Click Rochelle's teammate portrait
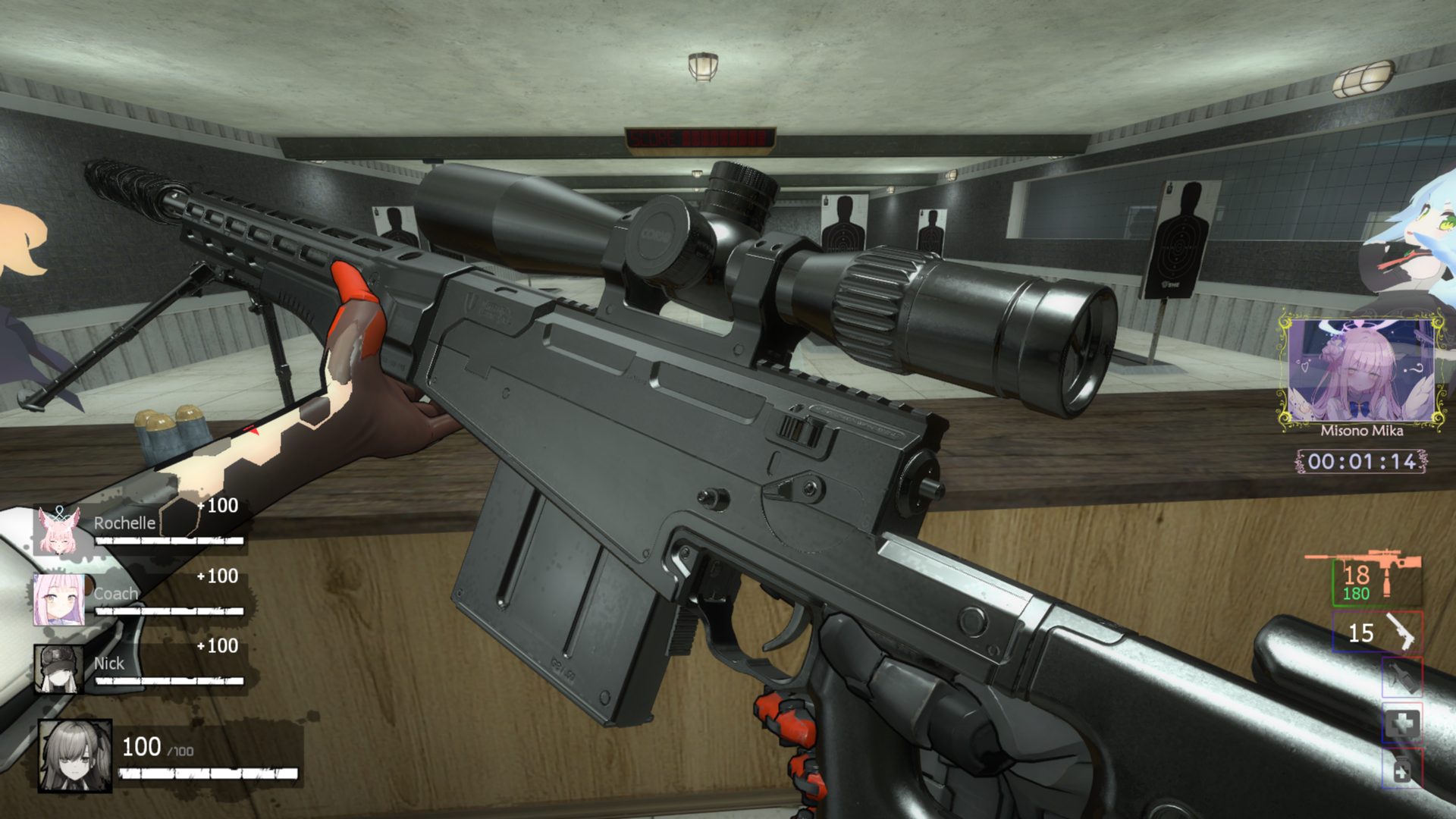Viewport: 1456px width, 819px height. [x=58, y=530]
